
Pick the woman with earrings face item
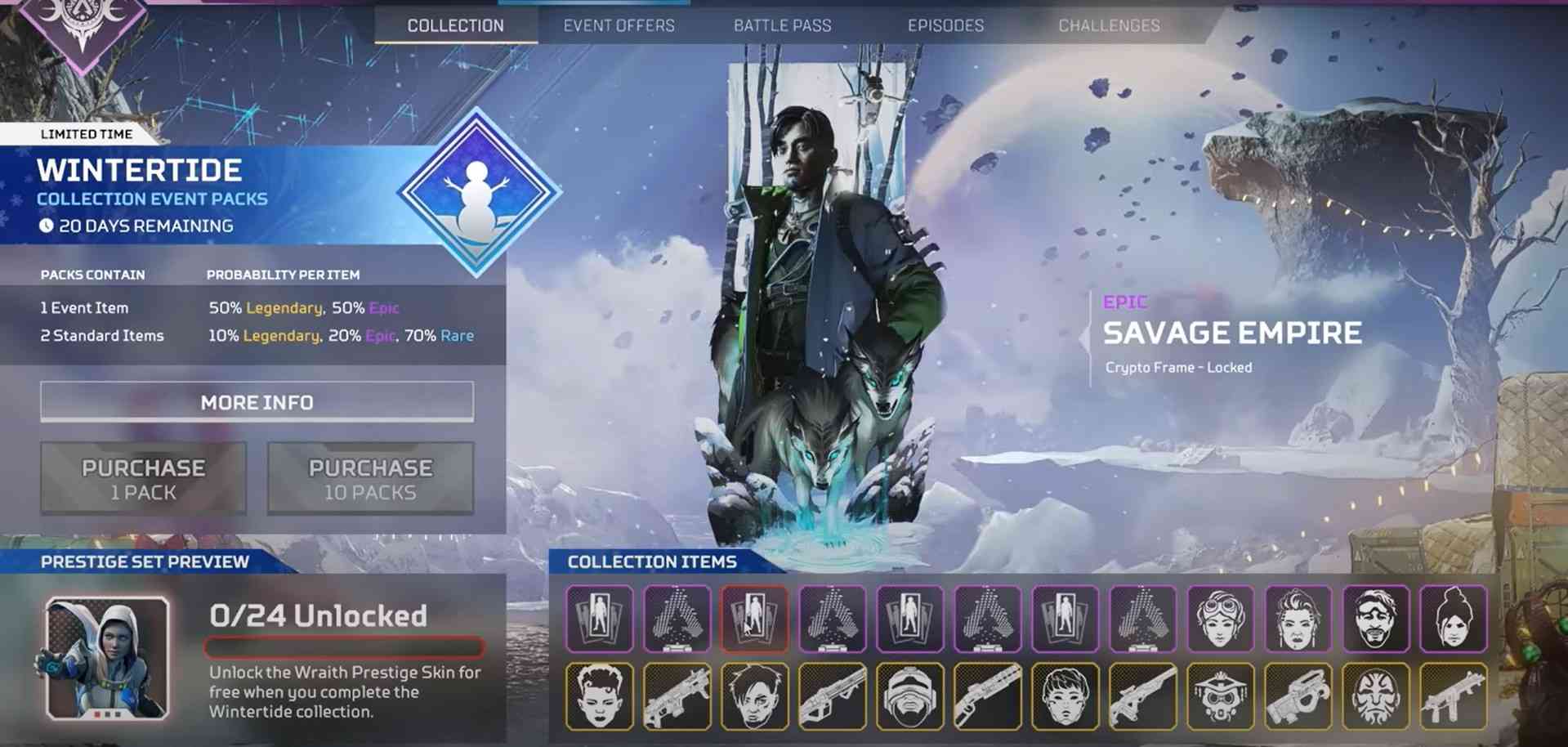click(x=1298, y=619)
